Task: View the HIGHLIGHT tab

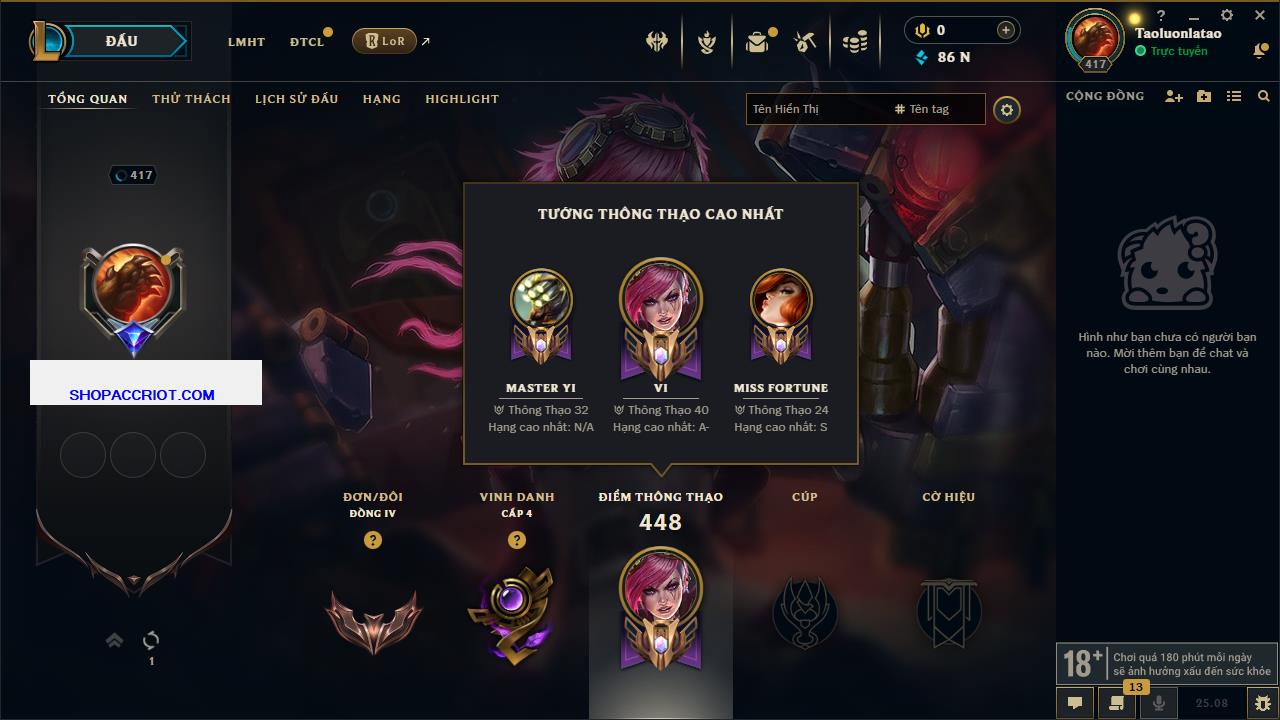Action: (461, 99)
